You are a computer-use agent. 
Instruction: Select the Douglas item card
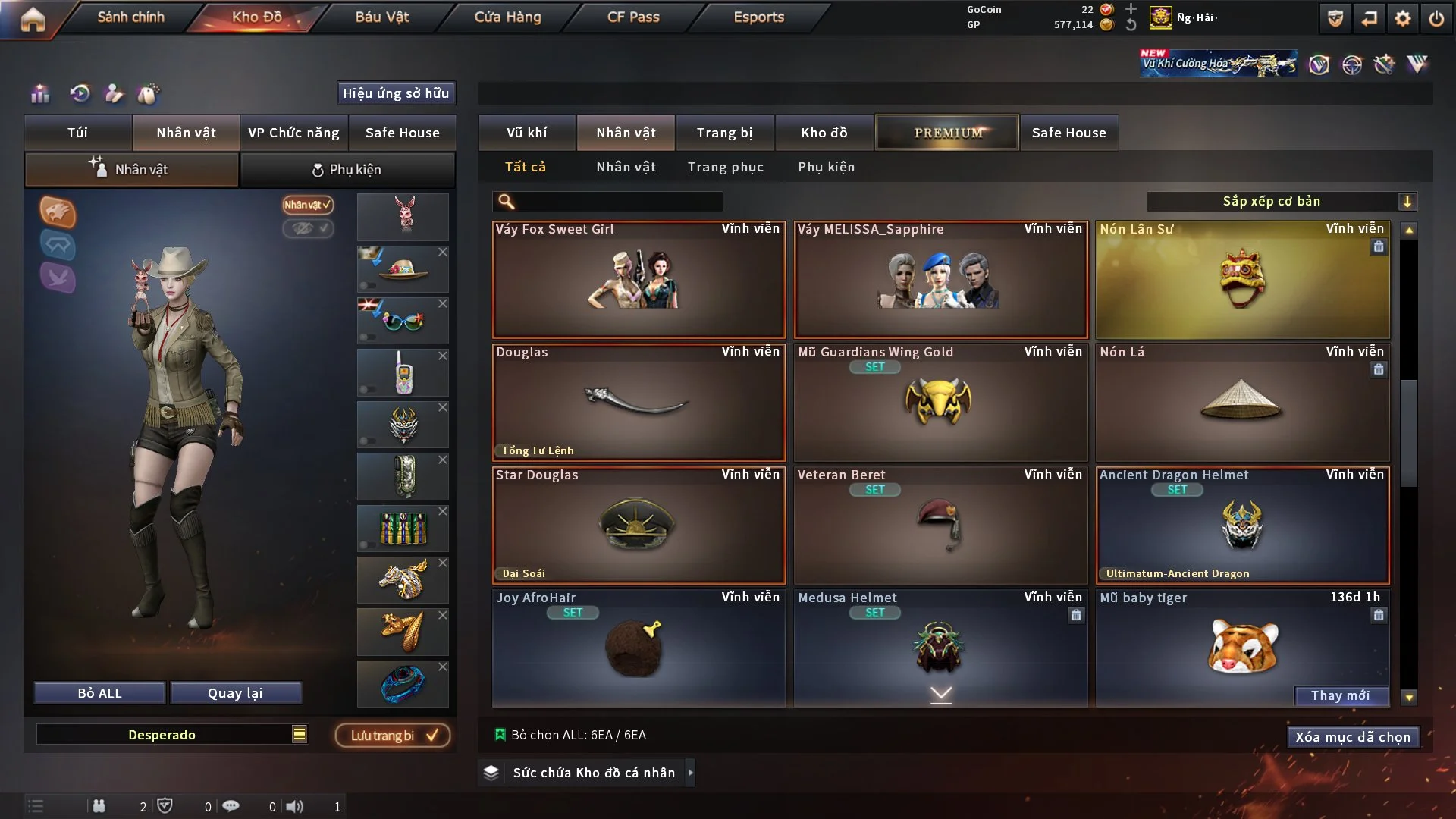tap(638, 402)
